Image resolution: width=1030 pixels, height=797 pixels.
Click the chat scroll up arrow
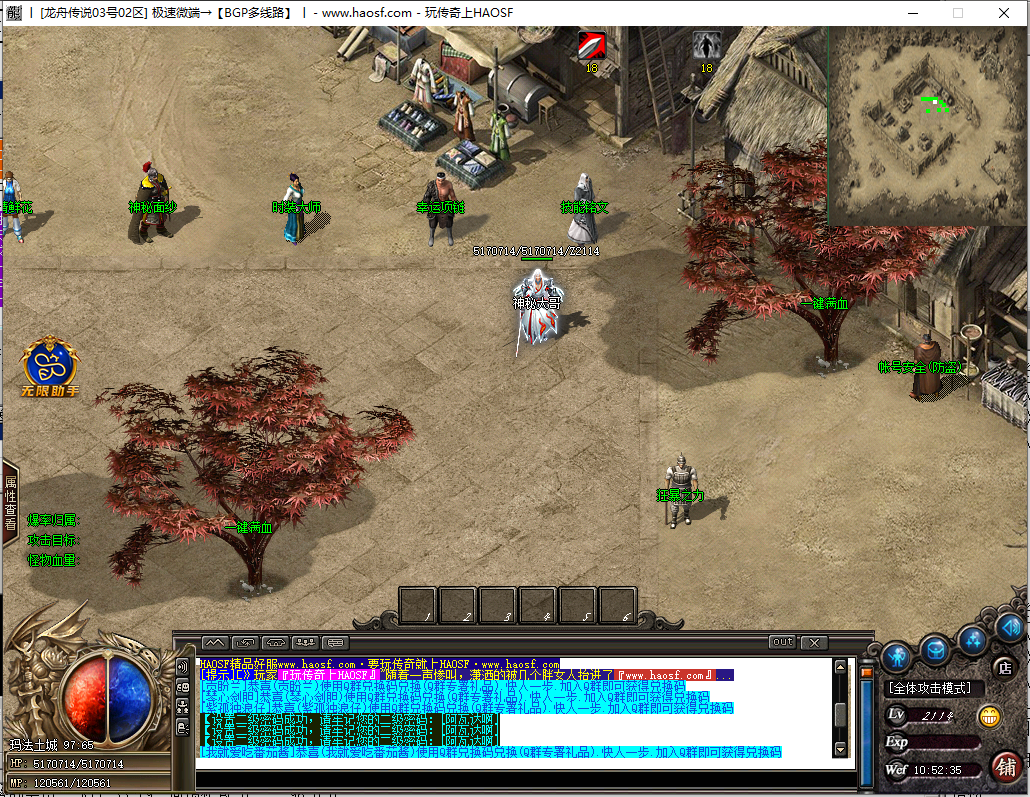click(840, 665)
